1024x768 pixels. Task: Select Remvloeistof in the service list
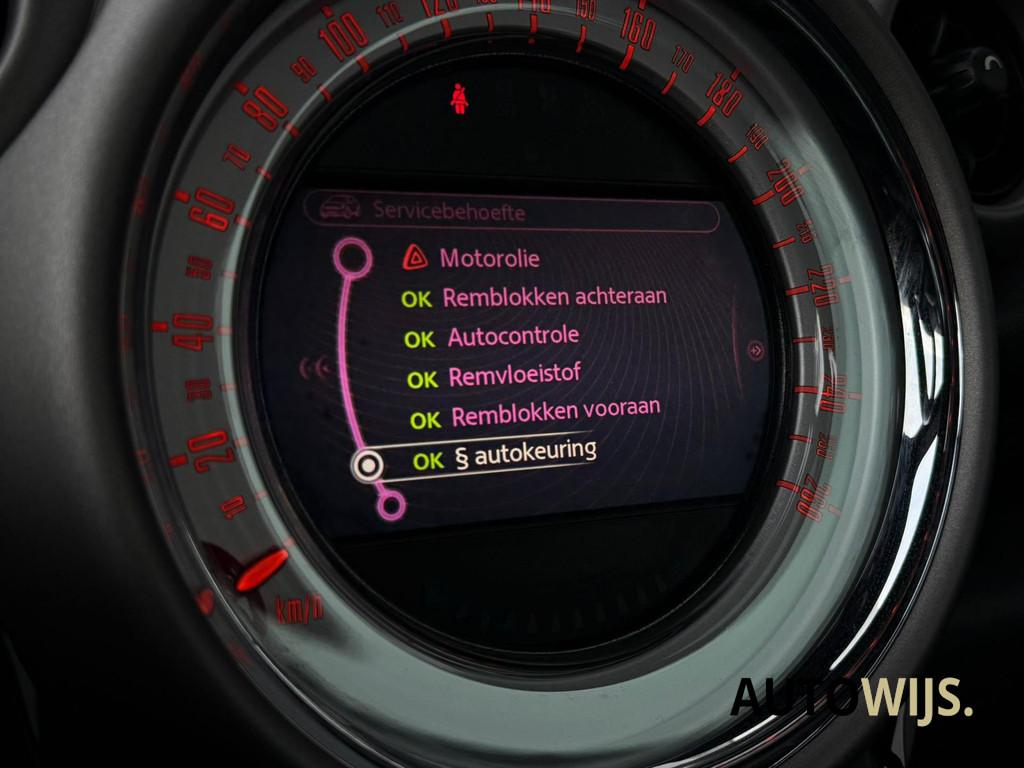pyautogui.click(x=514, y=377)
